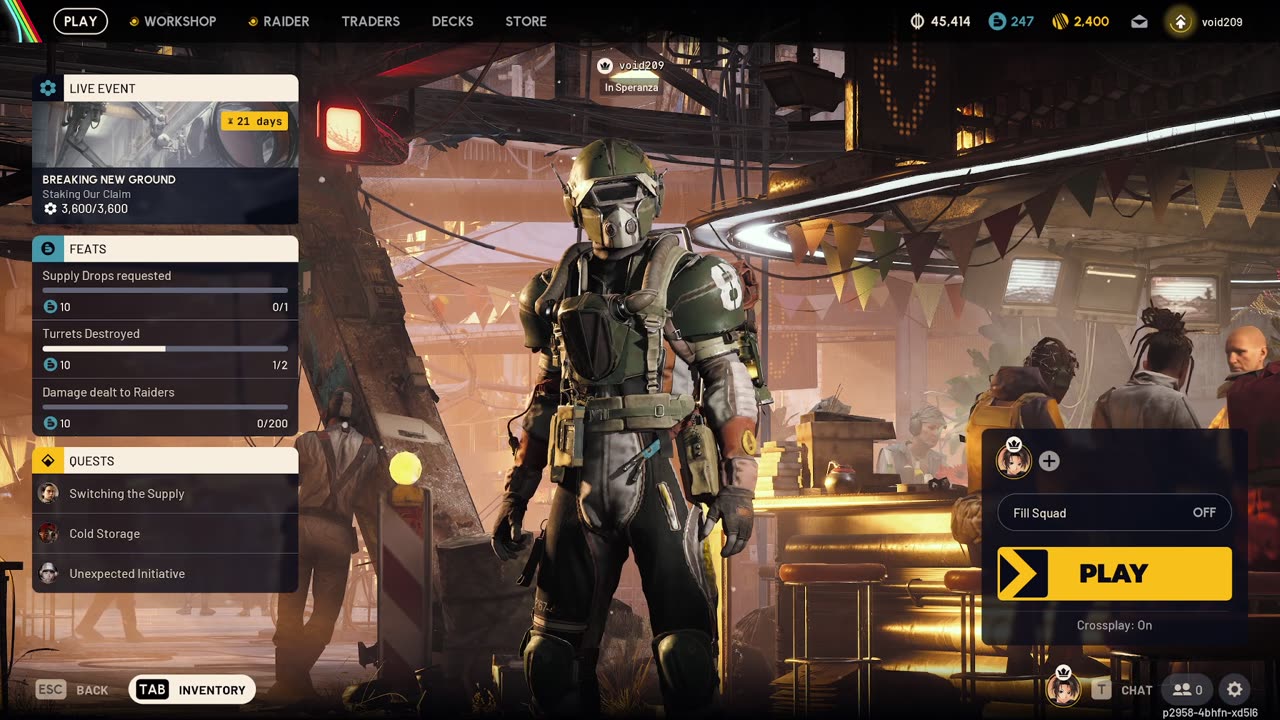
Task: View the Supply Drops requested feat
Action: pos(165,291)
